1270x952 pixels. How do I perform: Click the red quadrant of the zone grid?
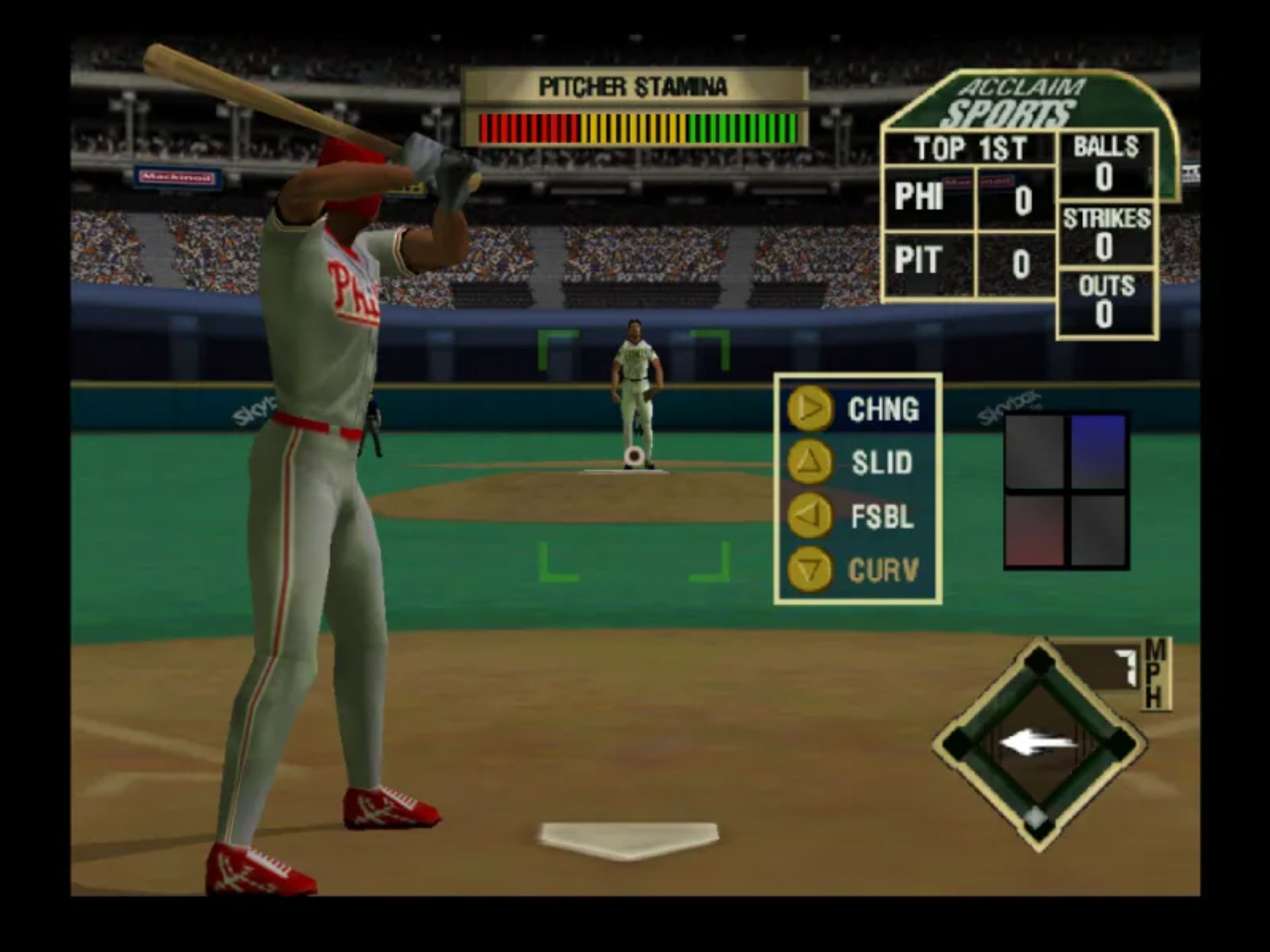click(1035, 530)
